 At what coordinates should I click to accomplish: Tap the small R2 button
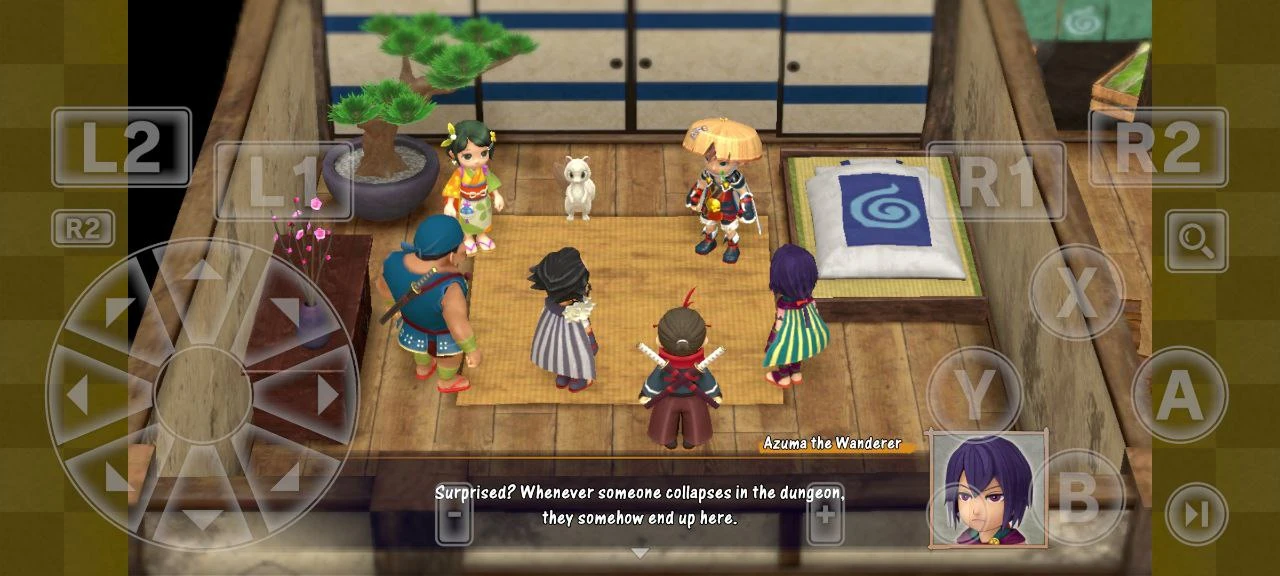pos(83,229)
